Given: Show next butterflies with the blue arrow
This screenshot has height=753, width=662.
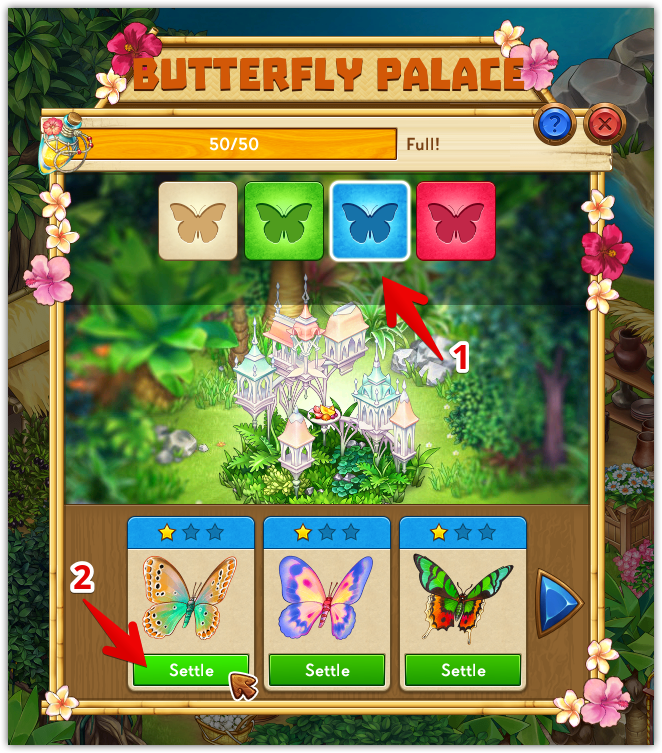Looking at the screenshot, I should click(557, 602).
